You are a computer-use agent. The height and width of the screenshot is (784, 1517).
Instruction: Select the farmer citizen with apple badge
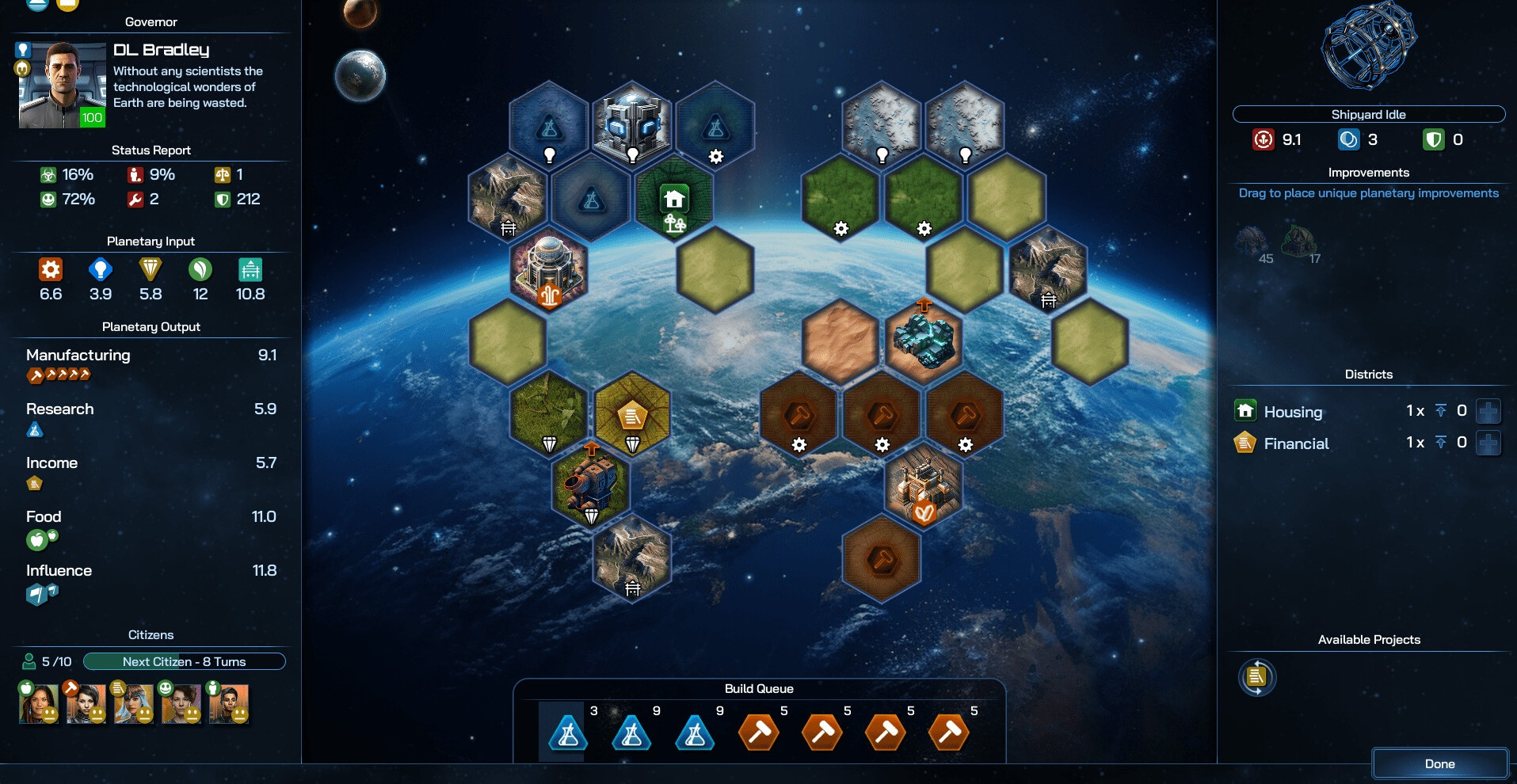pyautogui.click(x=39, y=703)
